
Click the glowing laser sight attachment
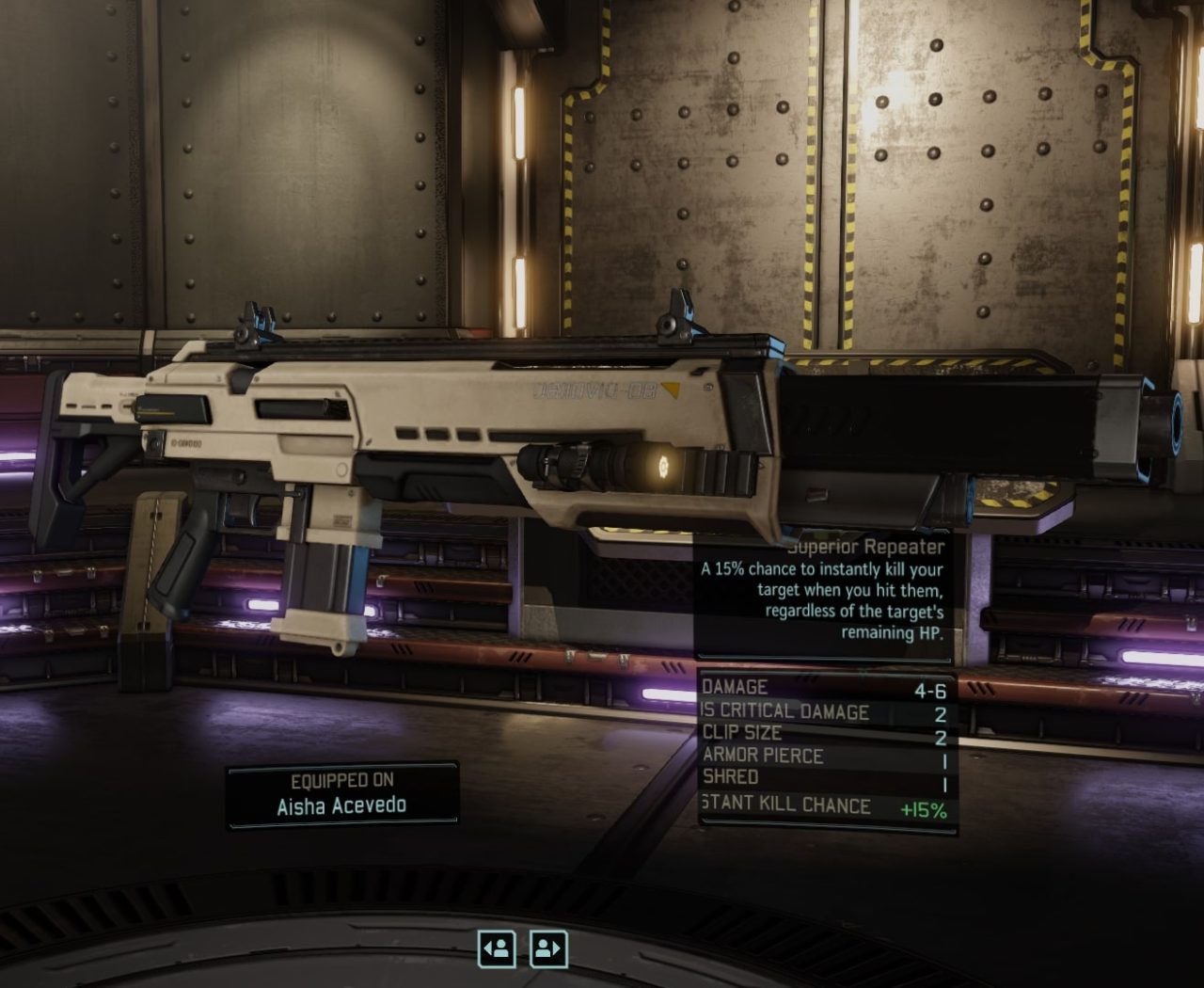665,468
